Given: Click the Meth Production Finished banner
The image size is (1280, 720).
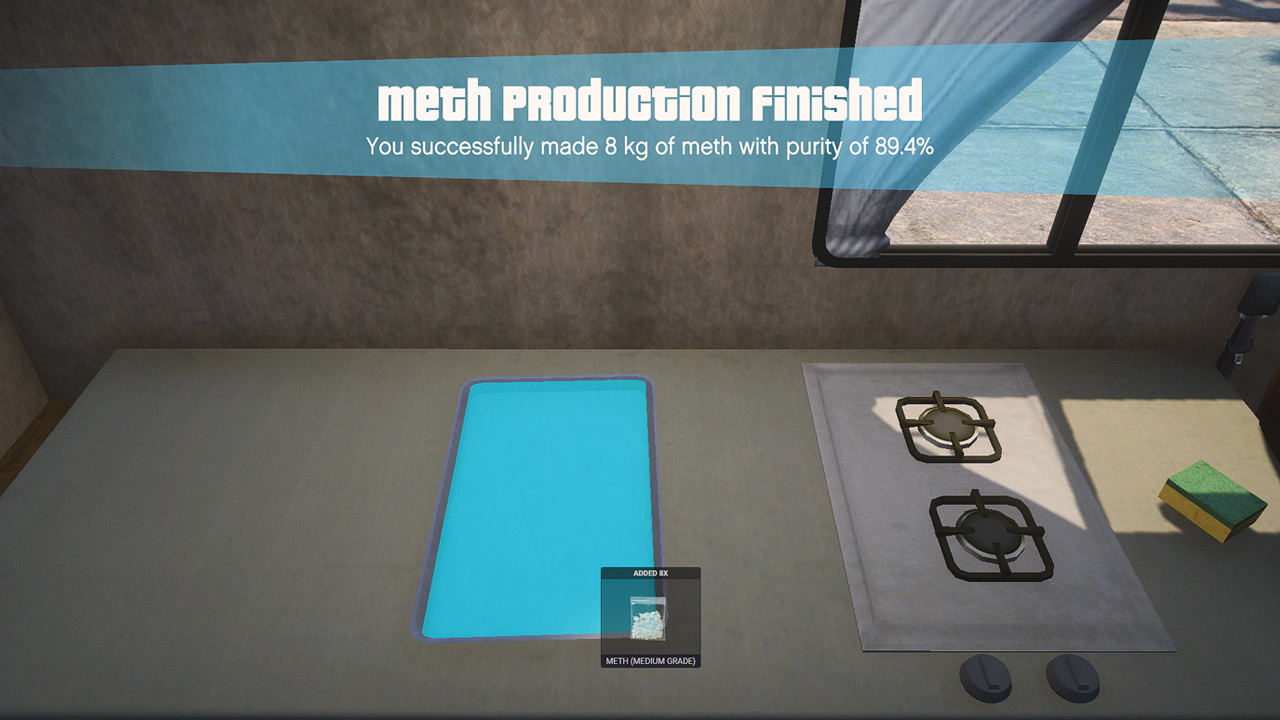Looking at the screenshot, I should click(651, 100).
